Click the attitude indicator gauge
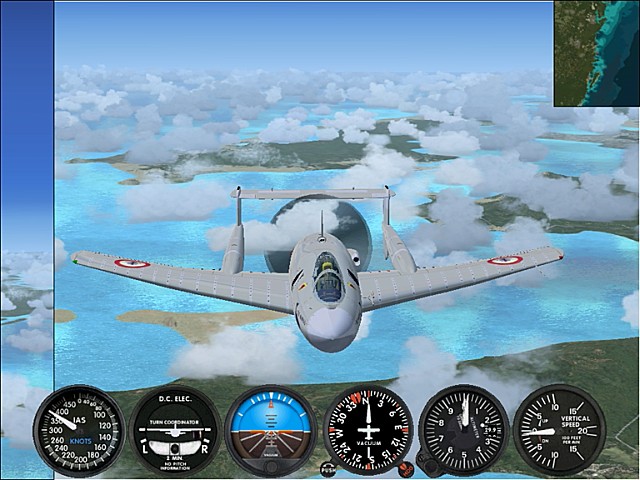 [x=271, y=429]
